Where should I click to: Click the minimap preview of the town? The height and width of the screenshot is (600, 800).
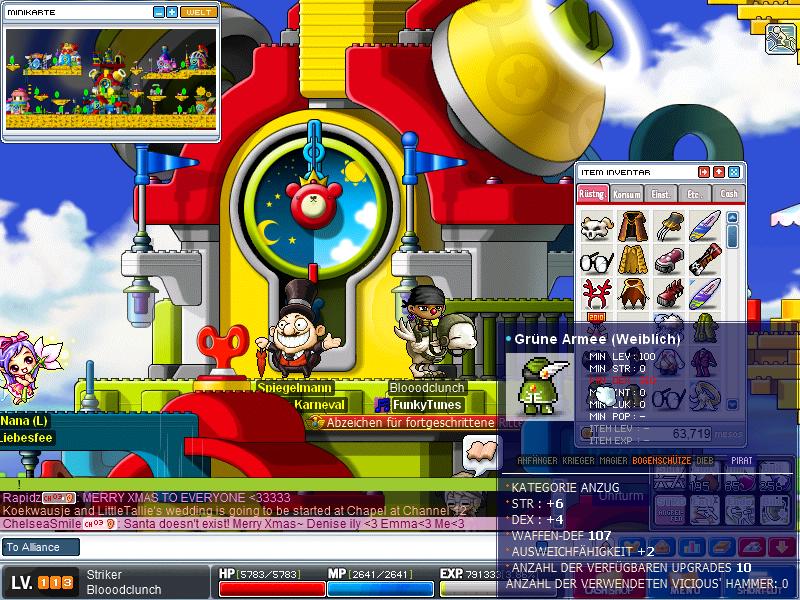point(110,78)
